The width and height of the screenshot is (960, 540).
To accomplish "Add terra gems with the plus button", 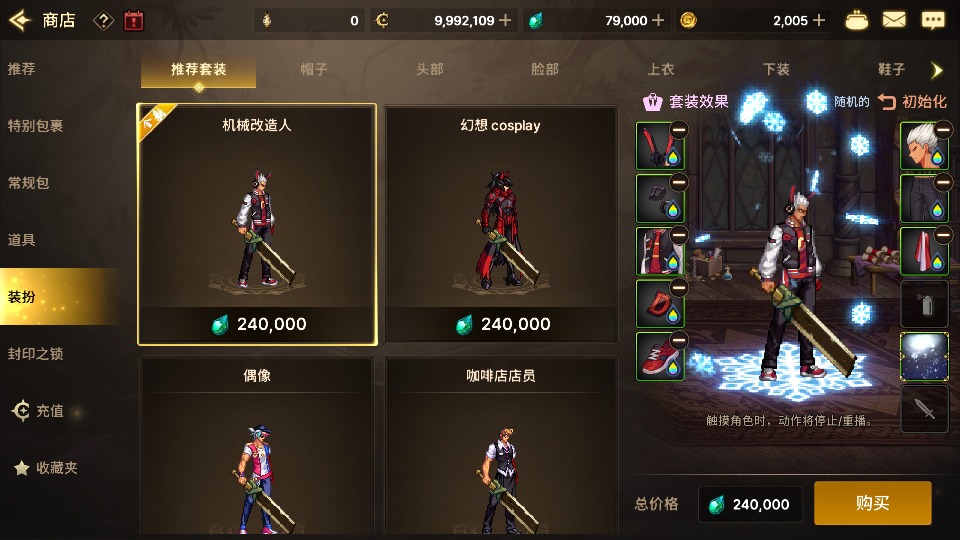I will click(658, 20).
